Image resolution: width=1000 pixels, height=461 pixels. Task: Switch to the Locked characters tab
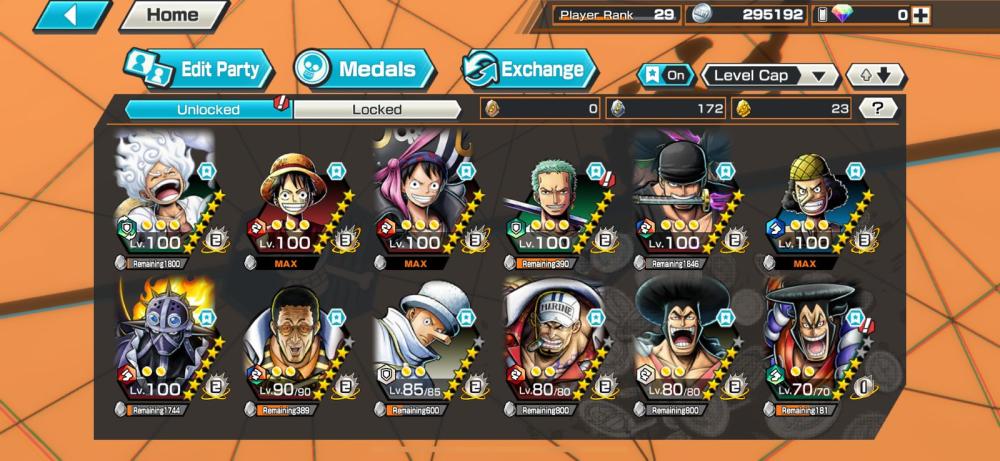tap(377, 109)
